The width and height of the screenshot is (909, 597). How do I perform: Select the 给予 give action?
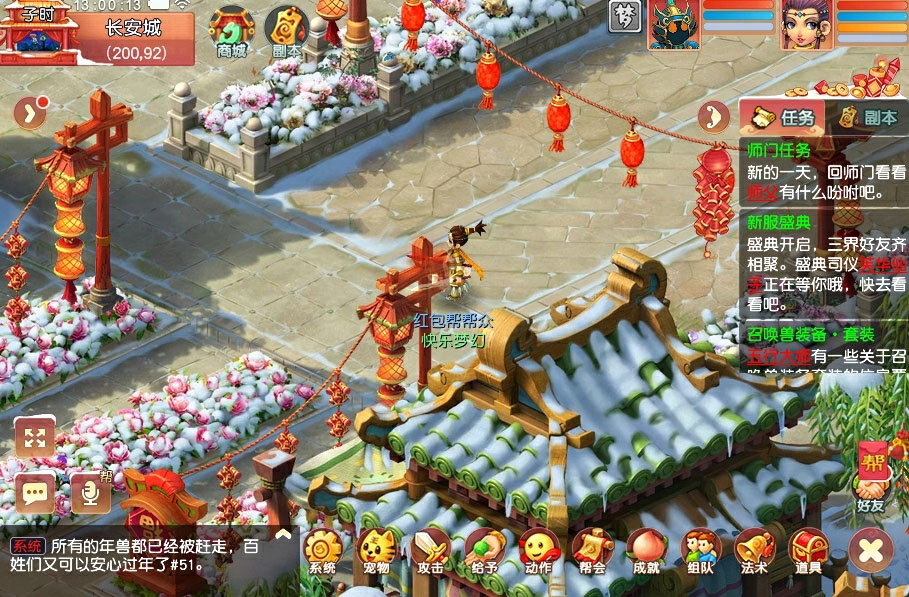[484, 551]
